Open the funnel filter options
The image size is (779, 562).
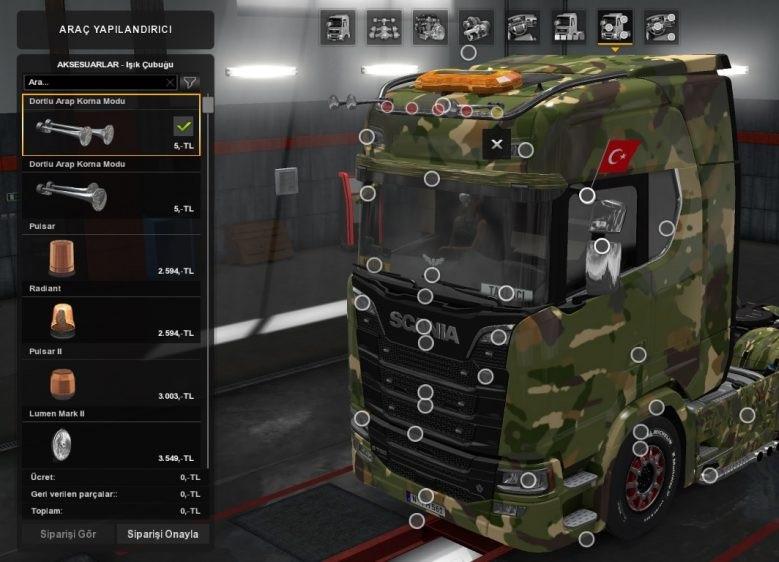189,82
